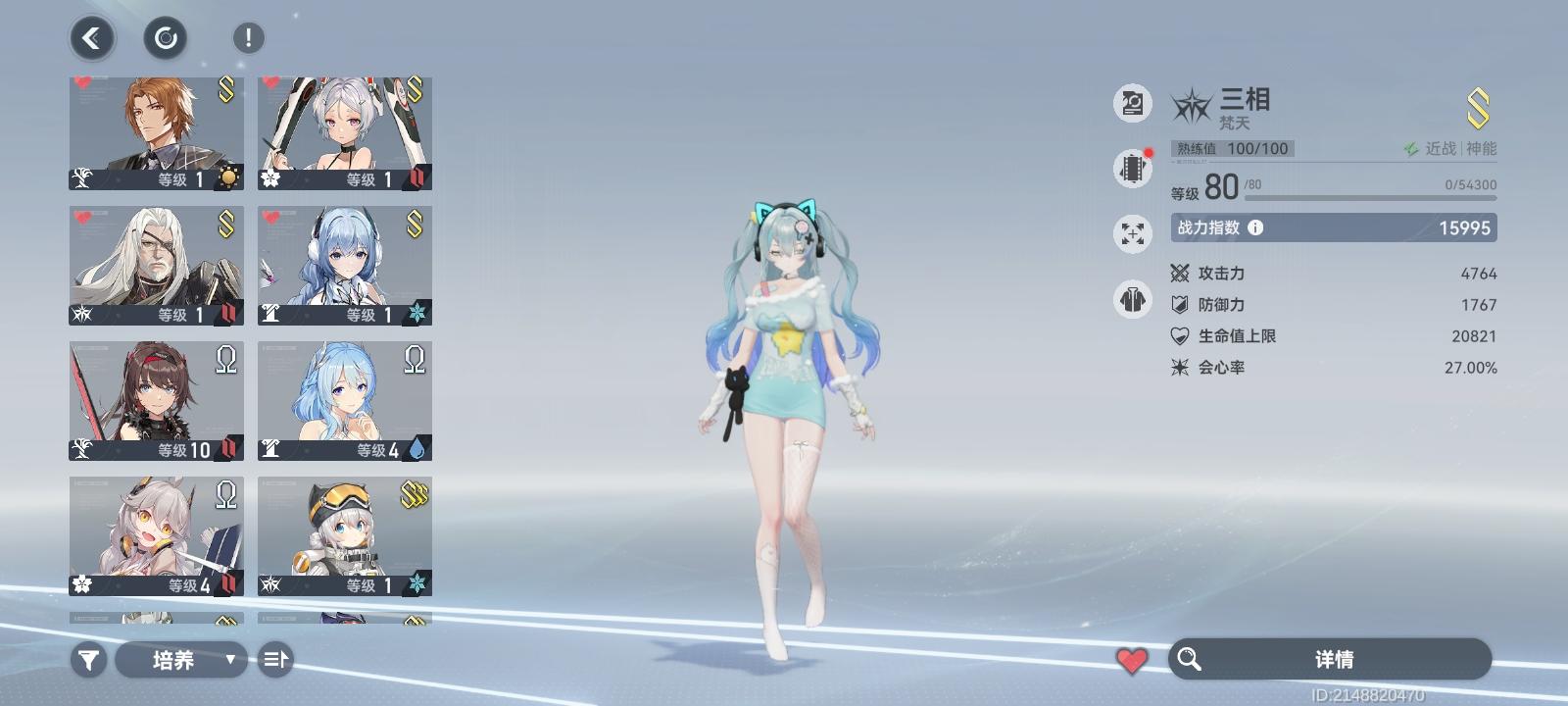Click the back arrow button

[91, 37]
